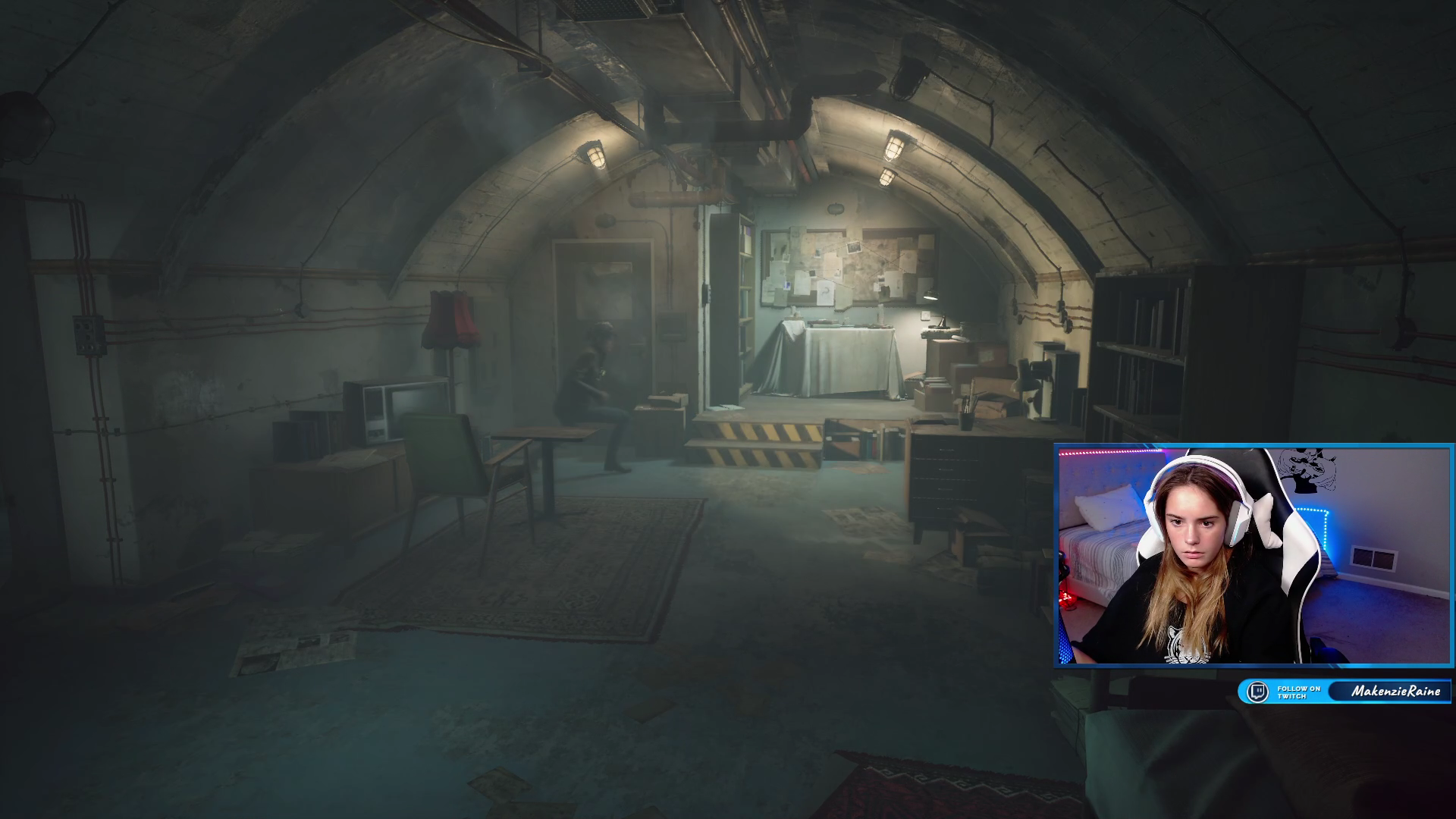This screenshot has height=819, width=1456.
Task: Click the Follow on Twitch MakenzieRaine banner
Action: point(1345,692)
